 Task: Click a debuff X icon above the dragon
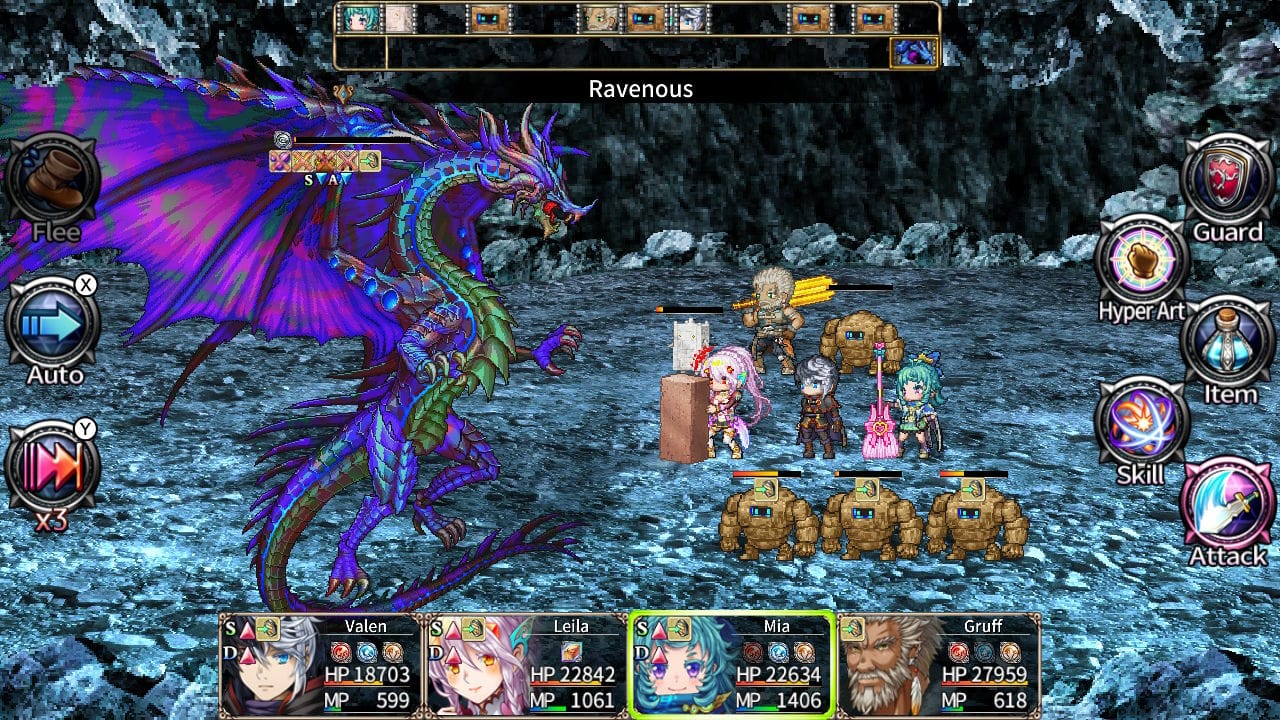(x=302, y=162)
